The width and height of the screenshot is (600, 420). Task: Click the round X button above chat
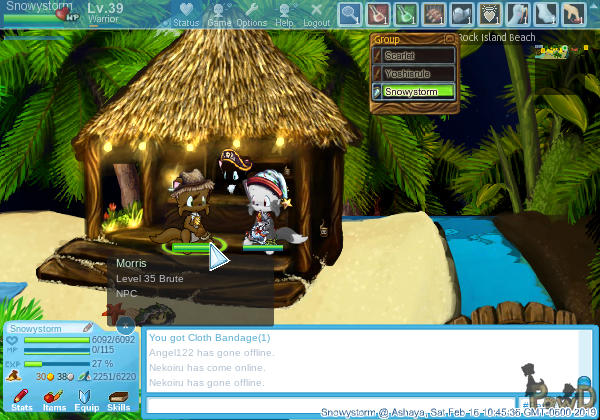[125, 326]
